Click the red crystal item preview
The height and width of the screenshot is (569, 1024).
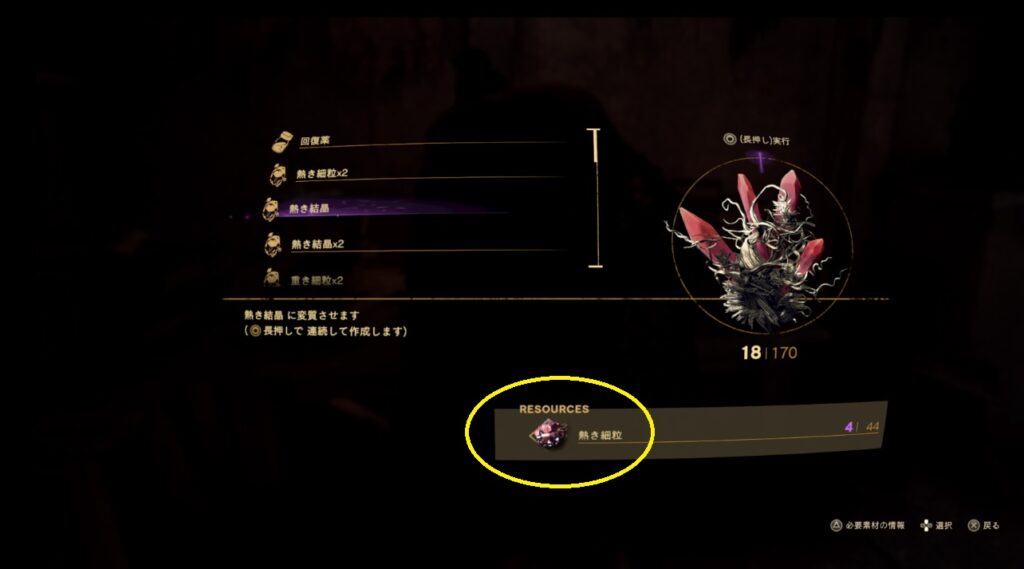[x=761, y=246]
